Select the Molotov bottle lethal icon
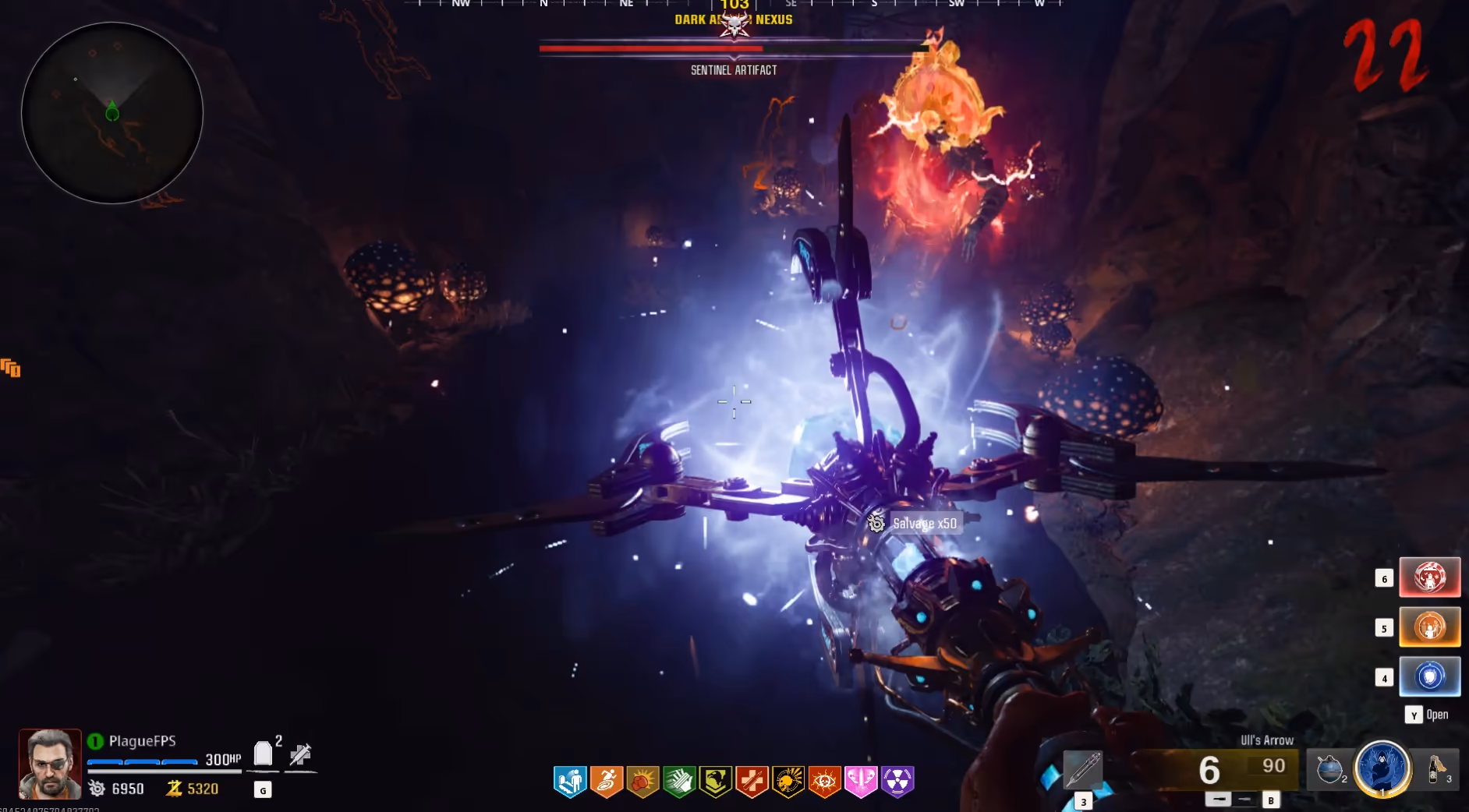Viewport: 1469px width, 812px height. point(1436,768)
